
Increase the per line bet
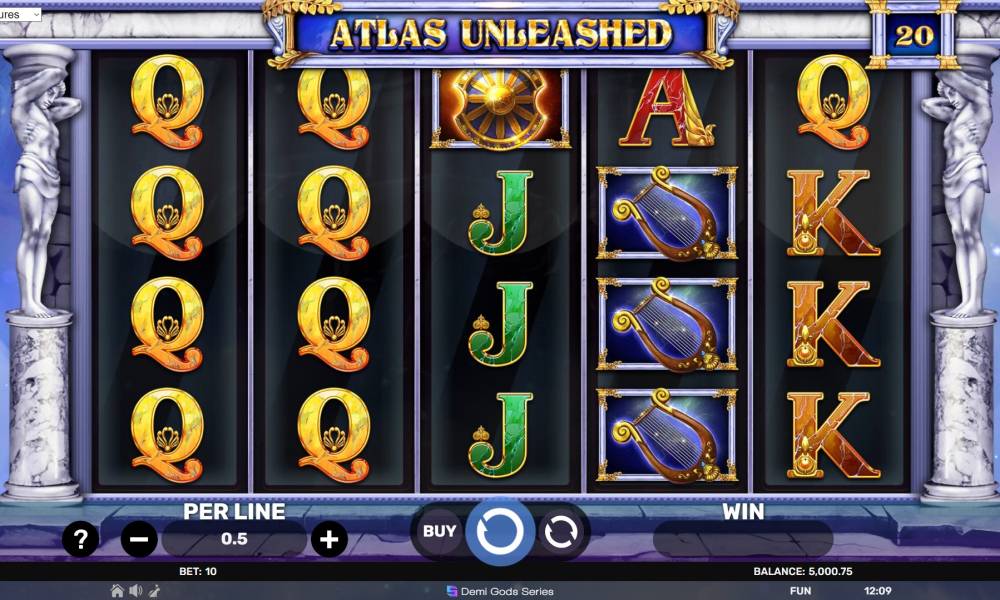(329, 540)
